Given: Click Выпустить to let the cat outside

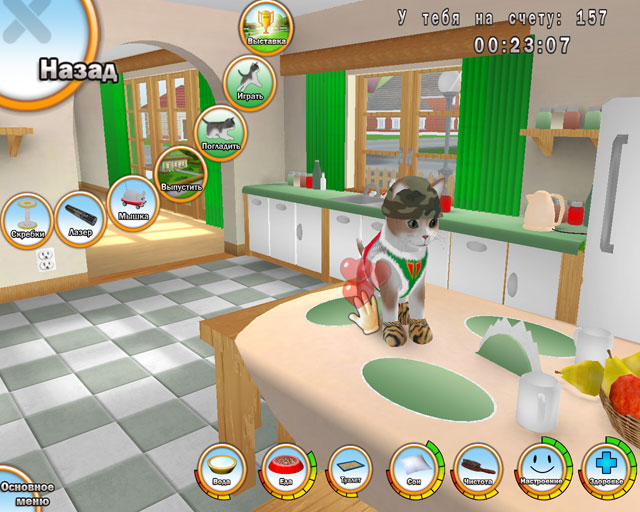Looking at the screenshot, I should (181, 172).
